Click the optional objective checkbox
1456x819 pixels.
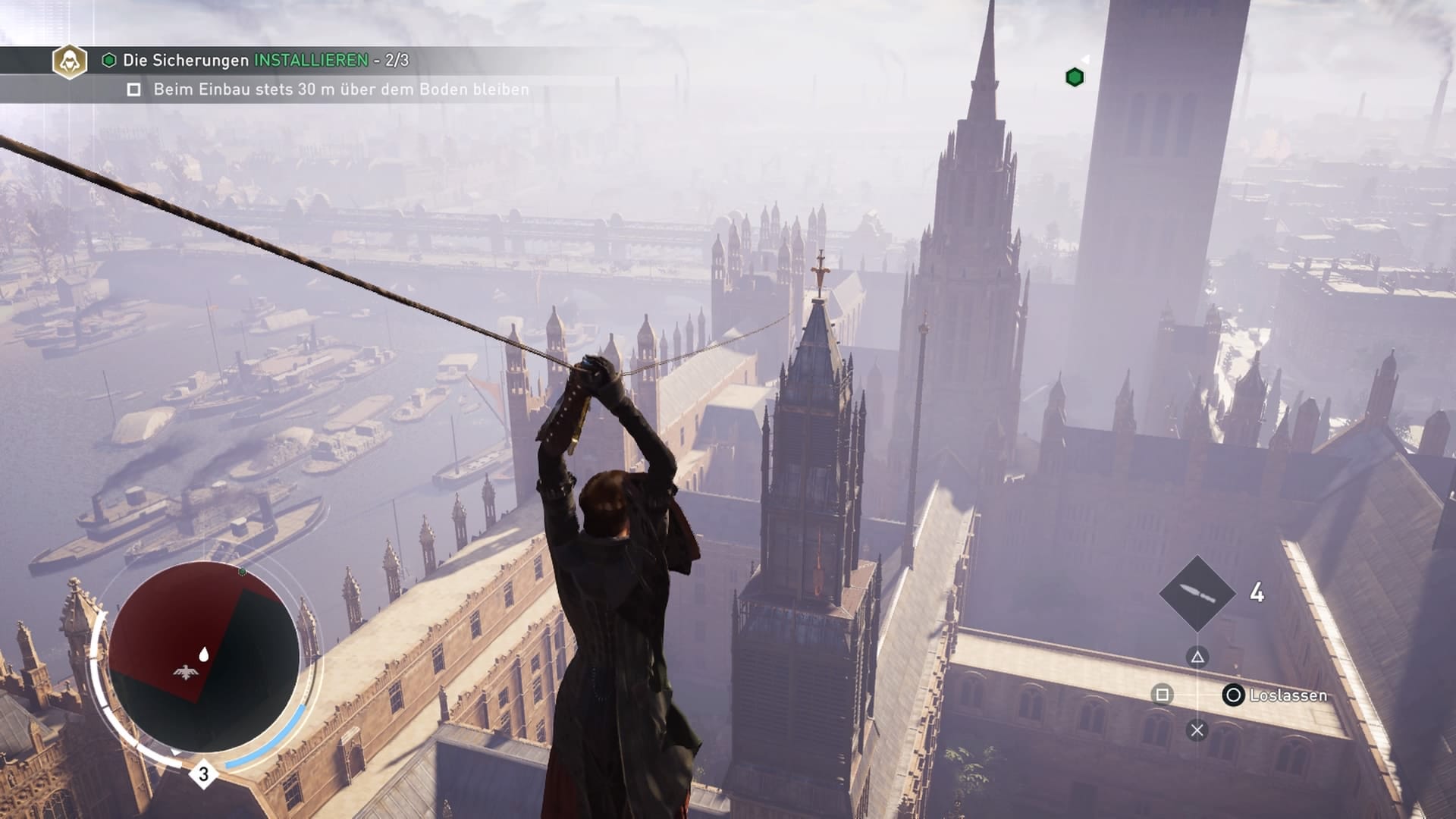tap(134, 90)
